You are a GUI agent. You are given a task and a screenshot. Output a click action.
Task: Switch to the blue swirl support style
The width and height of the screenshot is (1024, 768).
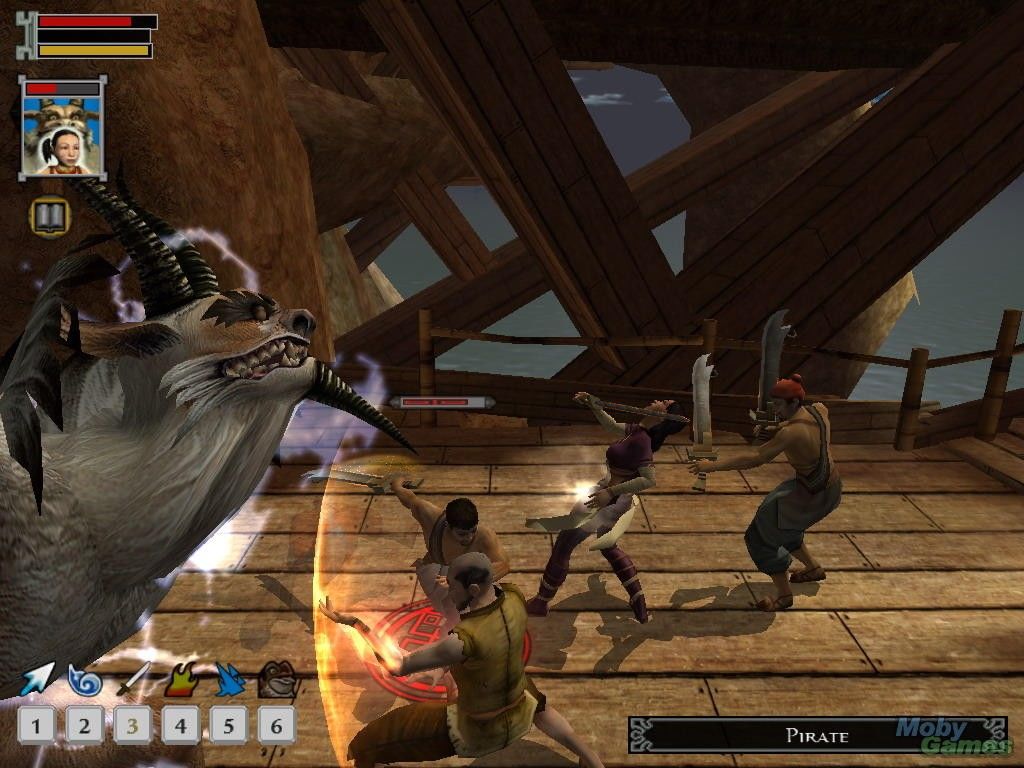(x=84, y=679)
